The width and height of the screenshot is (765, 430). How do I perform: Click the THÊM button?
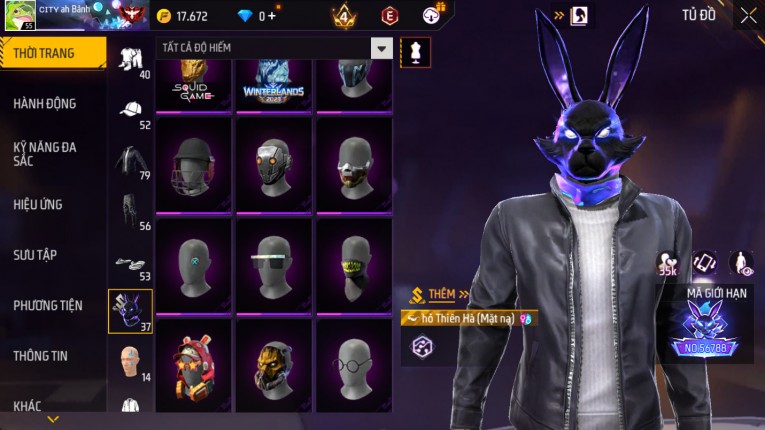pos(440,295)
